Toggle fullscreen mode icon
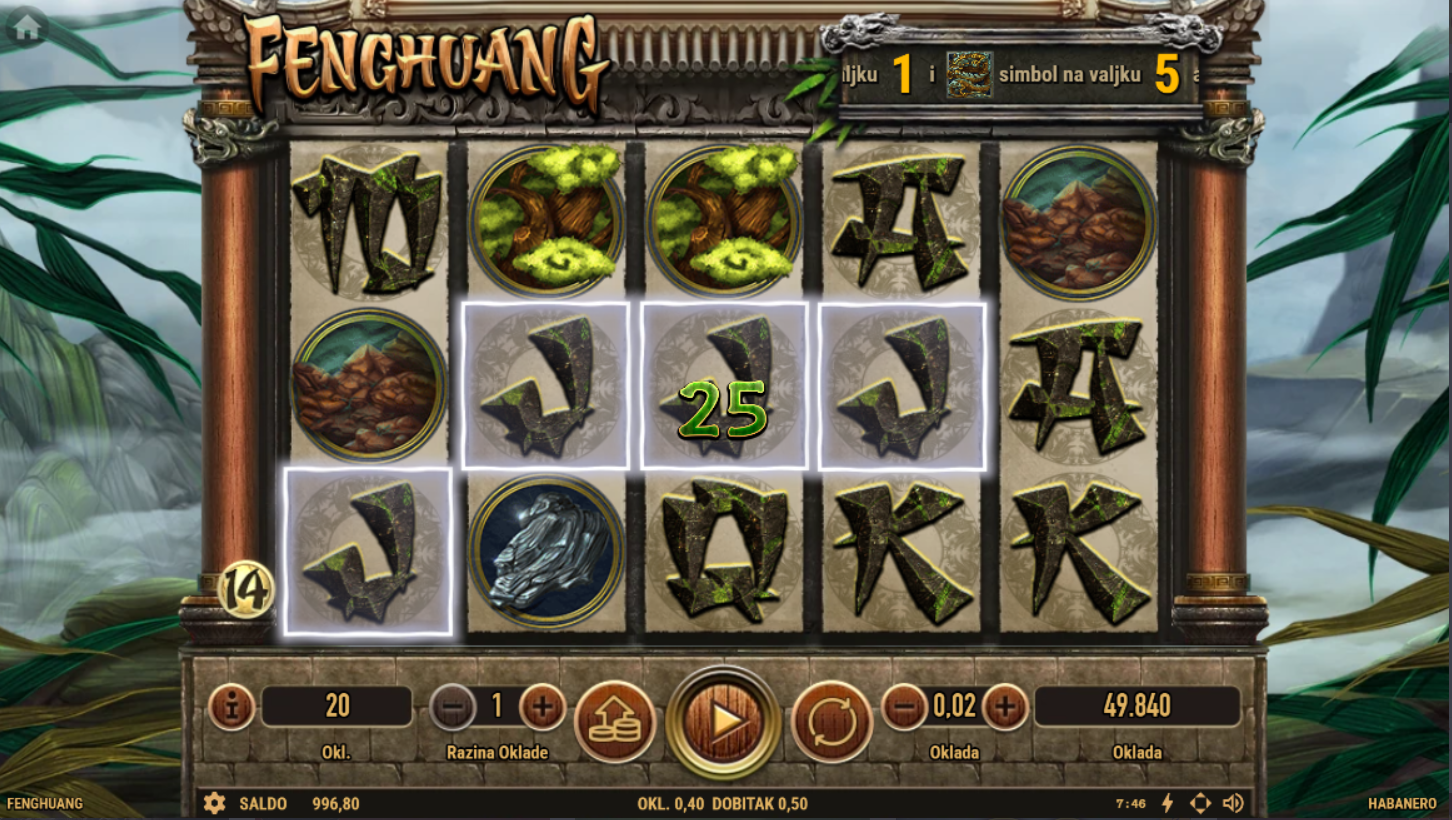Viewport: 1452px width, 820px height. pos(1200,803)
